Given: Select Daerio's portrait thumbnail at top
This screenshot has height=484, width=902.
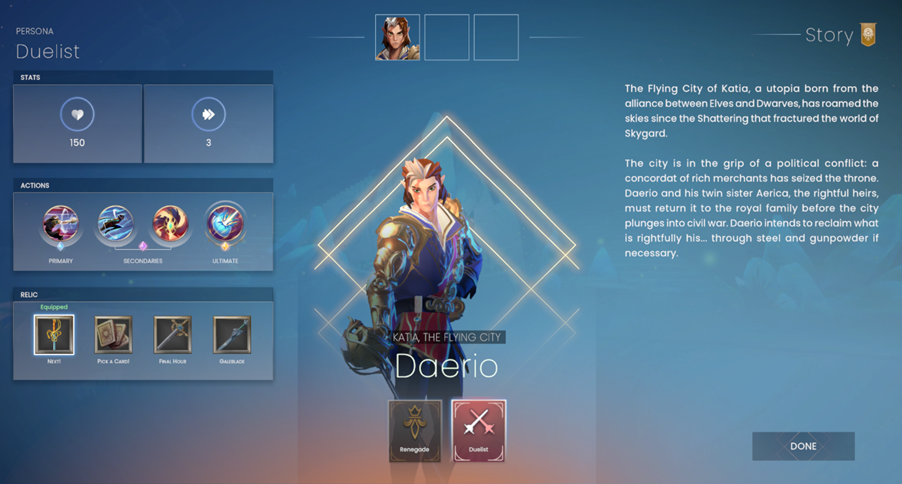Looking at the screenshot, I should [x=397, y=38].
